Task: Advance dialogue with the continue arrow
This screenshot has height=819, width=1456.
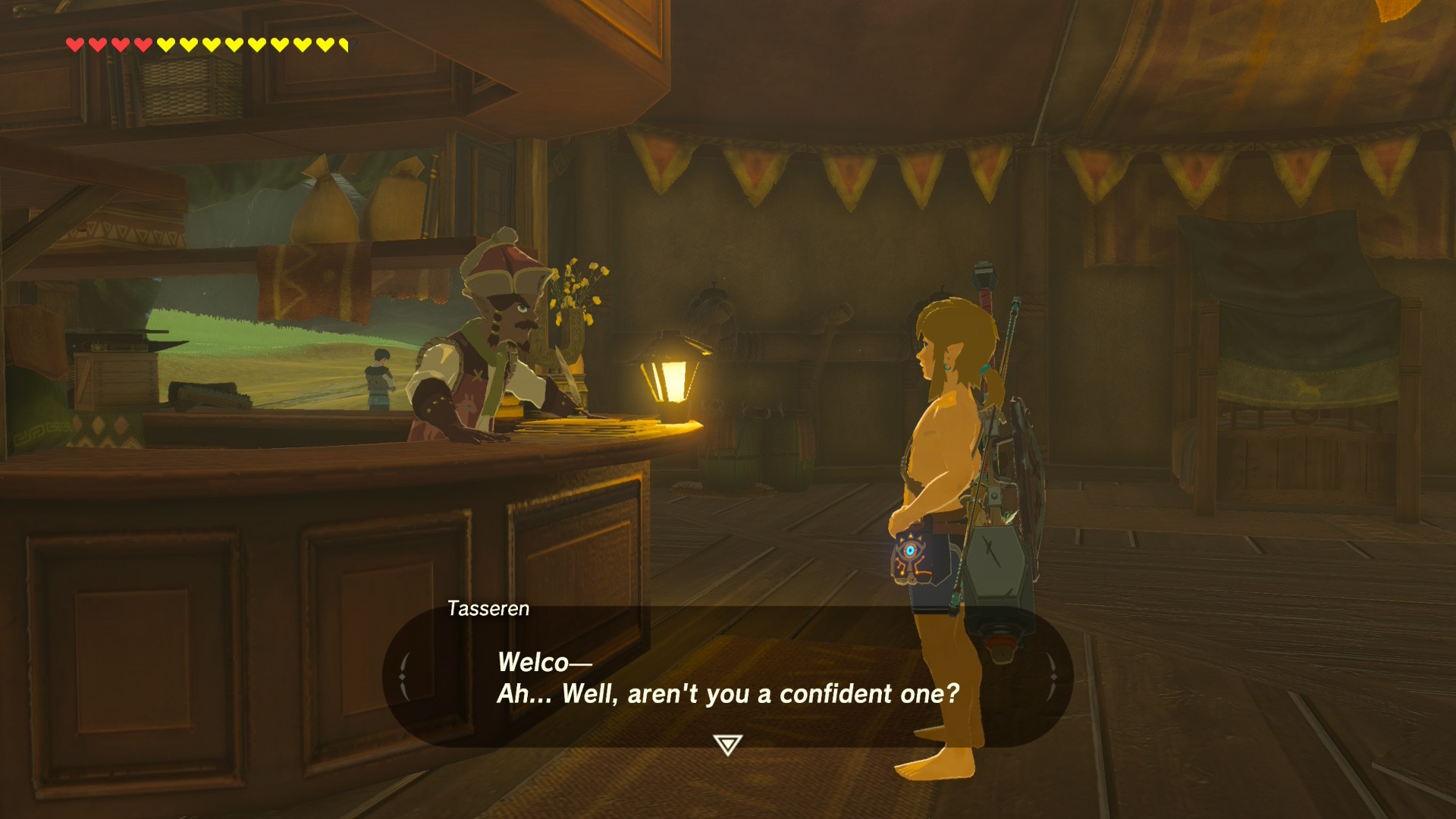Action: [x=727, y=744]
